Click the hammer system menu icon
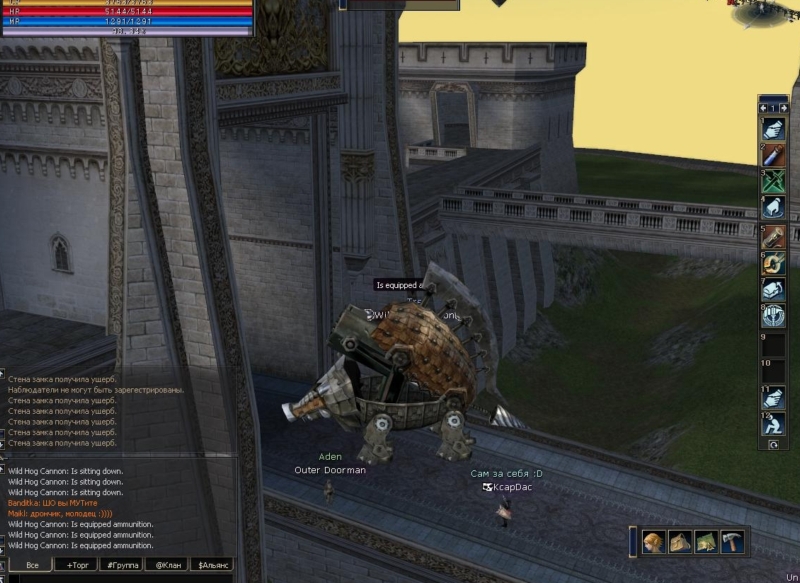800x583 pixels. click(x=732, y=541)
